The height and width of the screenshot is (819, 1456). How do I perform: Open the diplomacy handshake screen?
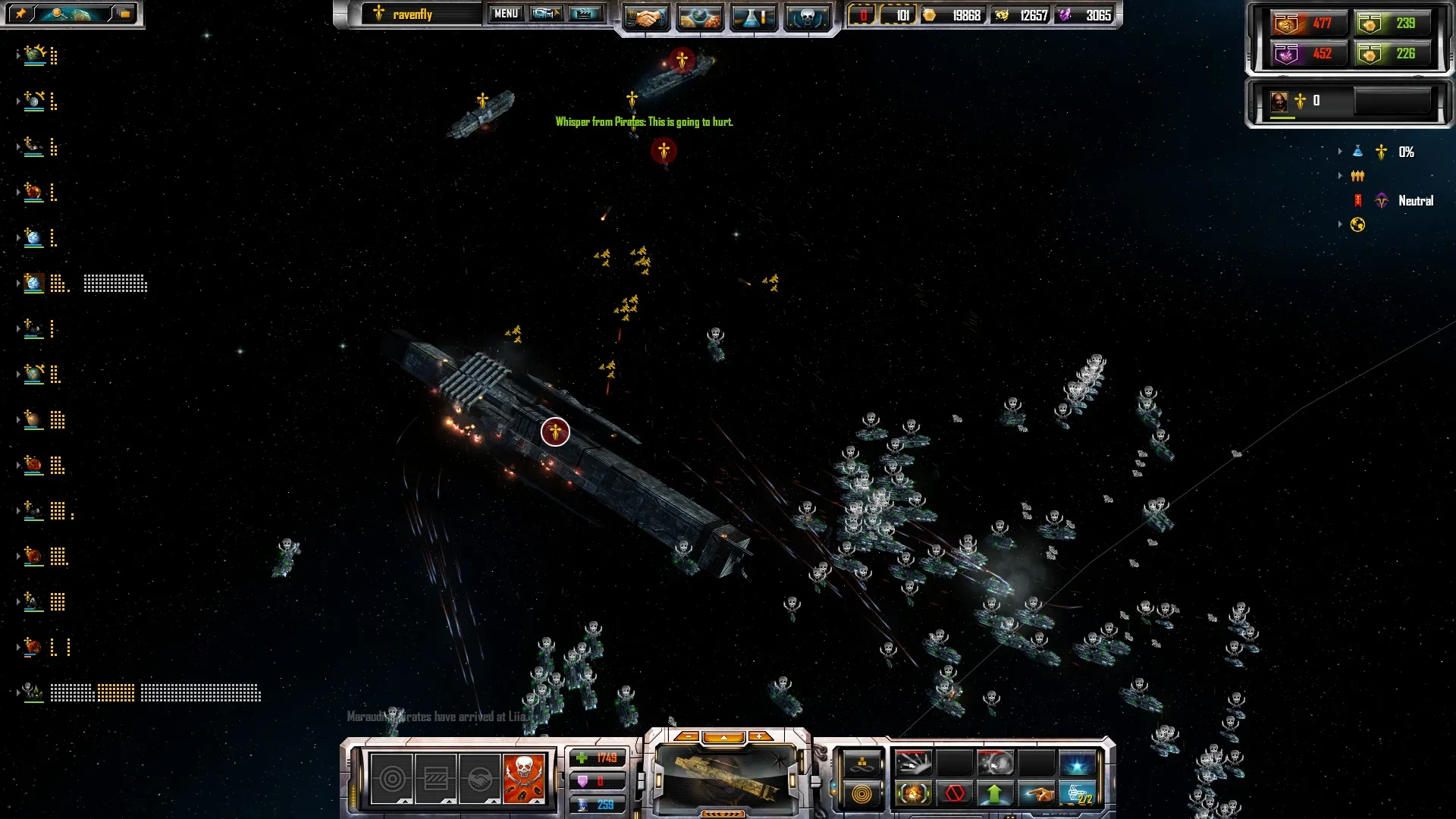646,17
